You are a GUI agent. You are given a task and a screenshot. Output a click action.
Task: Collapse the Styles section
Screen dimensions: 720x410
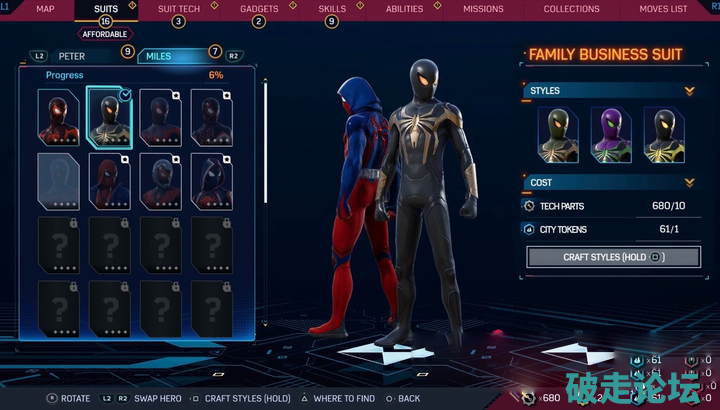coord(689,91)
